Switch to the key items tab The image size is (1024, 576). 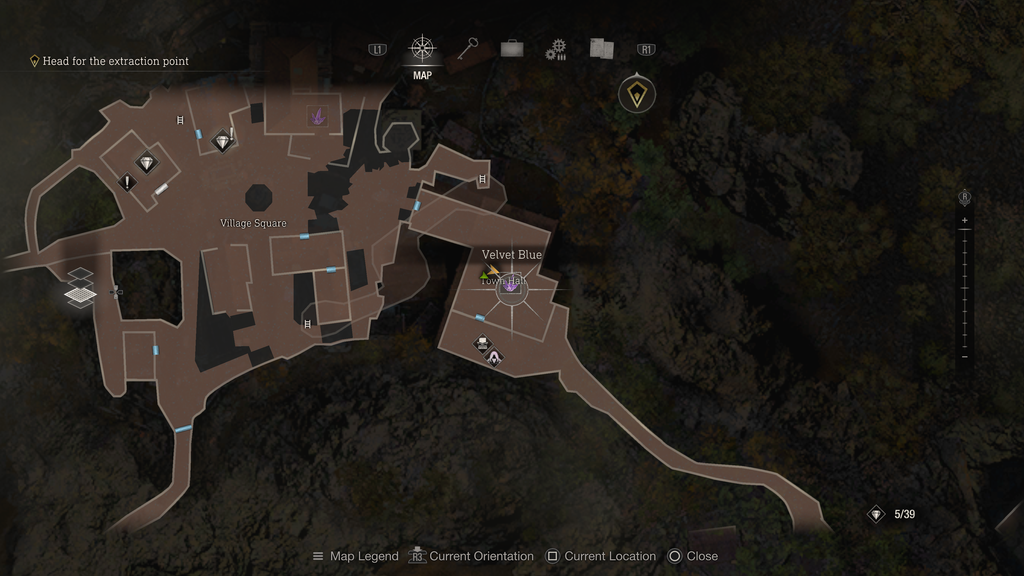coord(467,49)
